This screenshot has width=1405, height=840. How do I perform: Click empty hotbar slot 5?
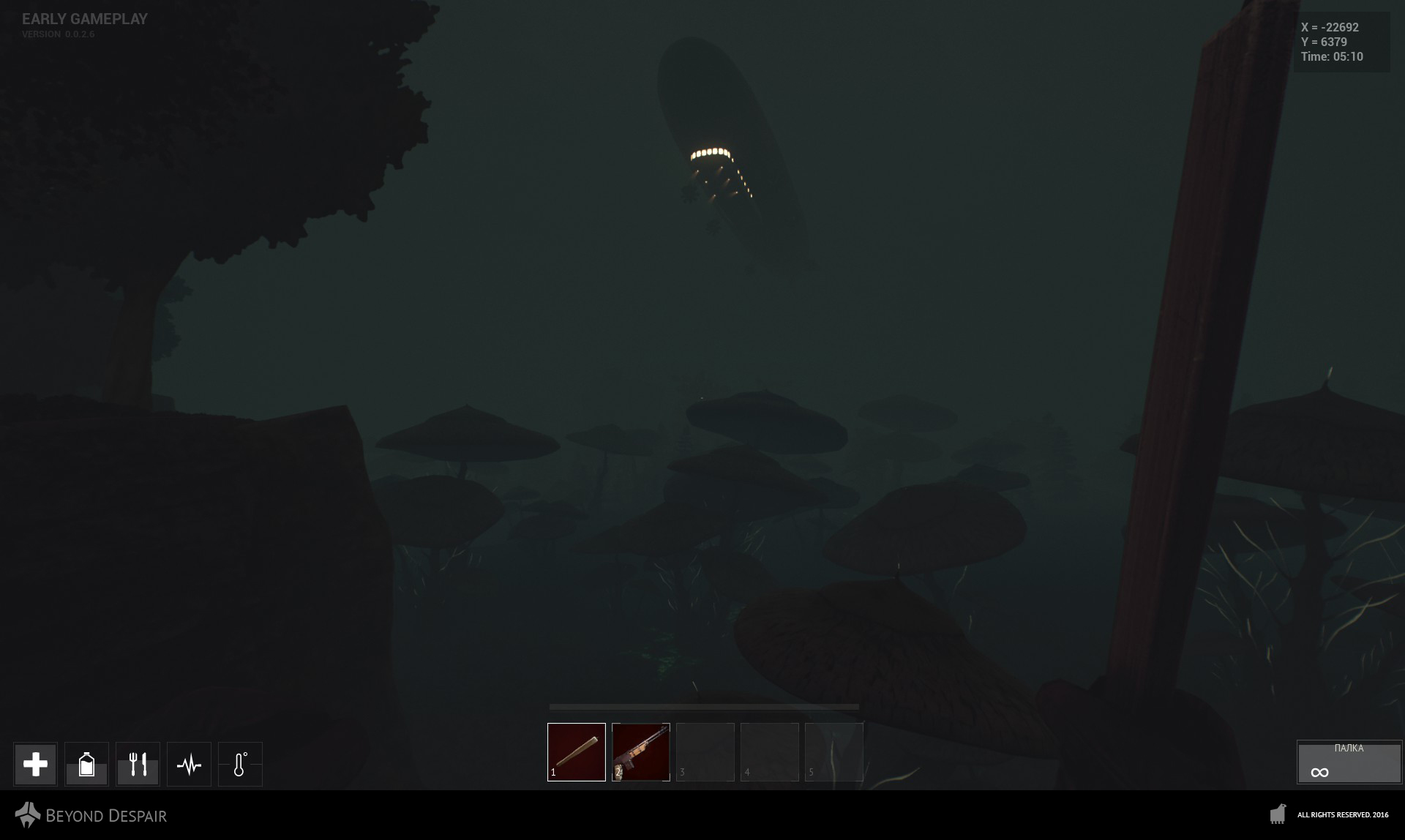pos(833,751)
